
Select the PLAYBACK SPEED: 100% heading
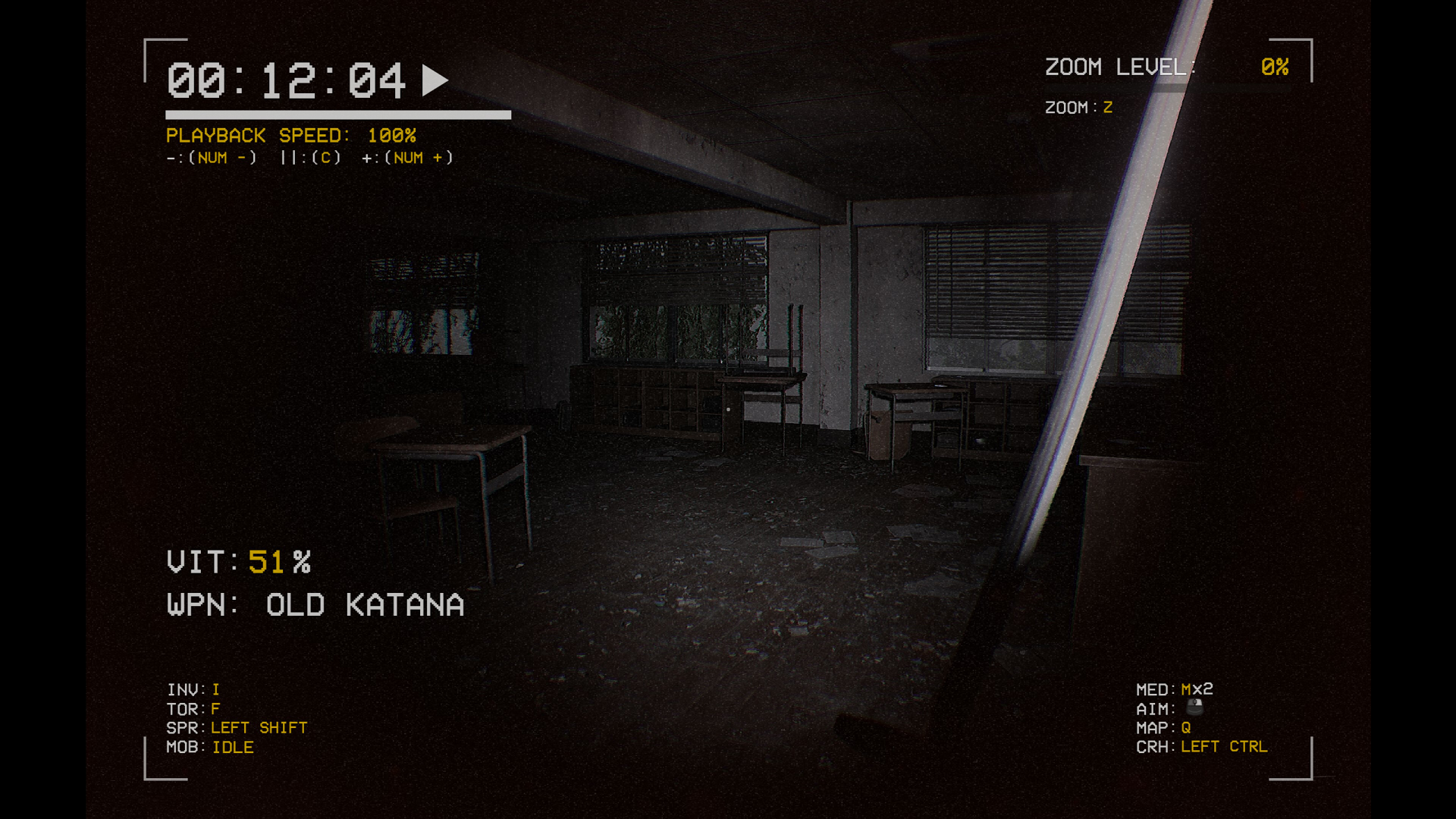(x=290, y=136)
